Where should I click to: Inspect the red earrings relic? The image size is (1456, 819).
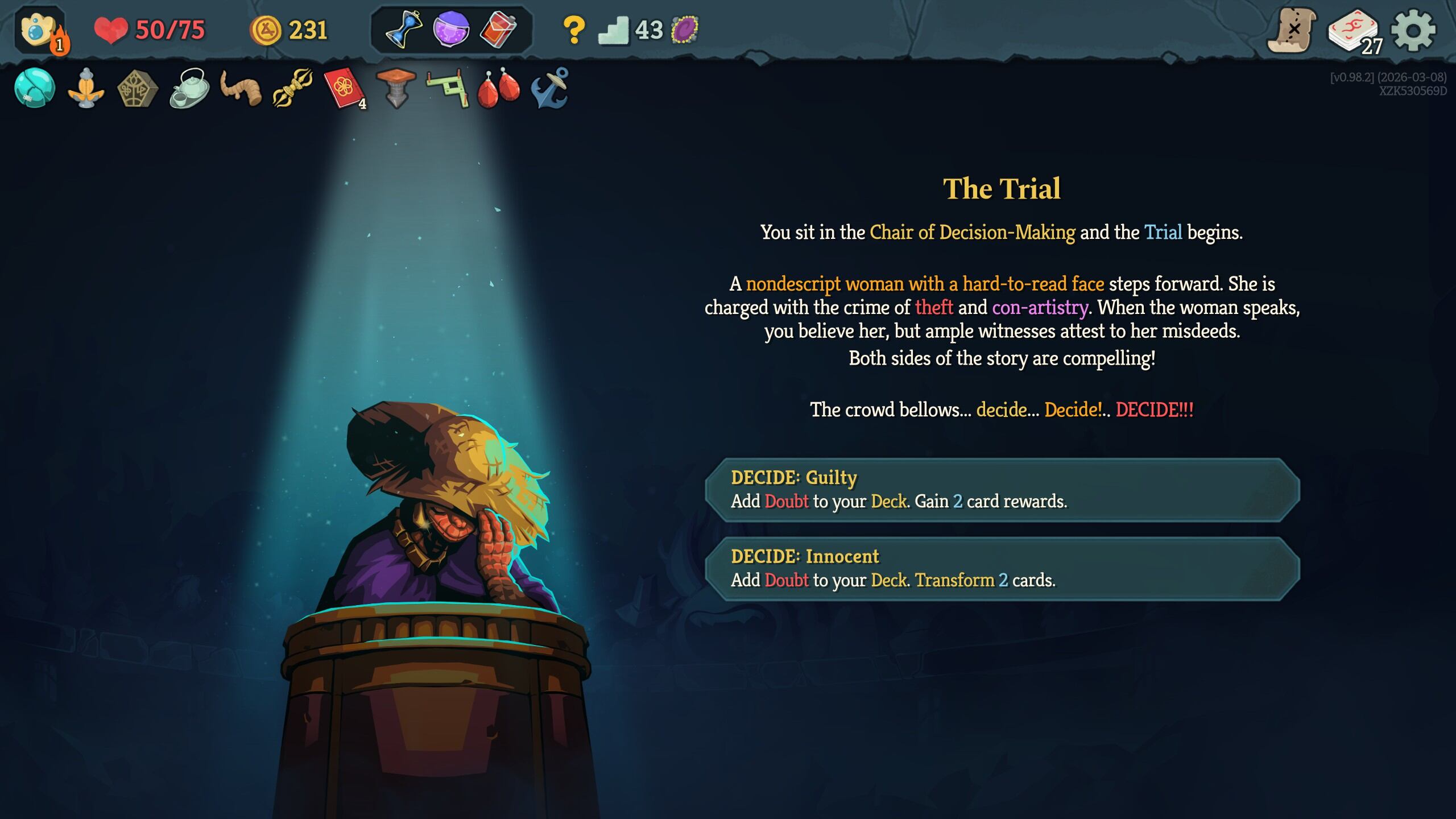tap(498, 88)
